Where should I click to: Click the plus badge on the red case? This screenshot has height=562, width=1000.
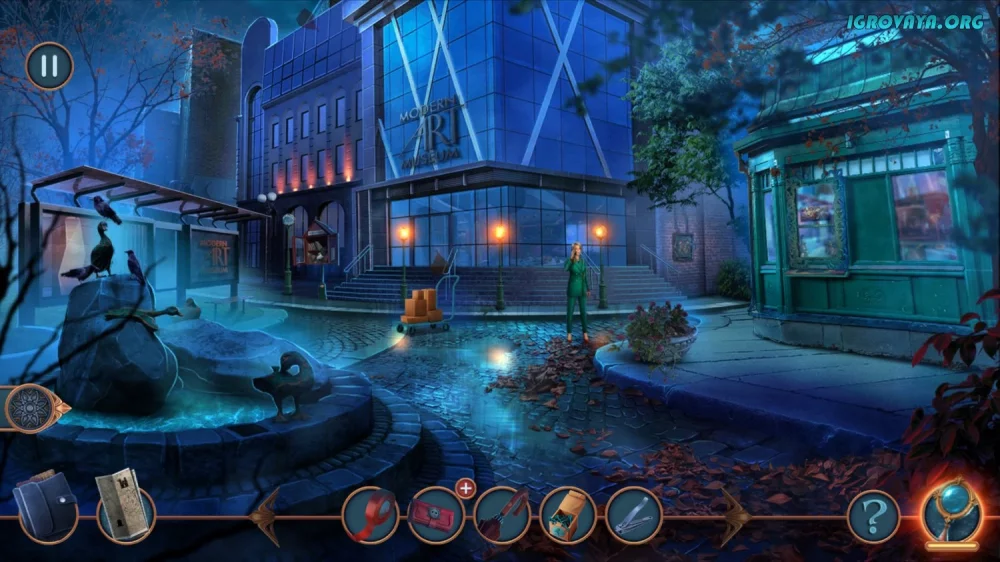tap(465, 488)
